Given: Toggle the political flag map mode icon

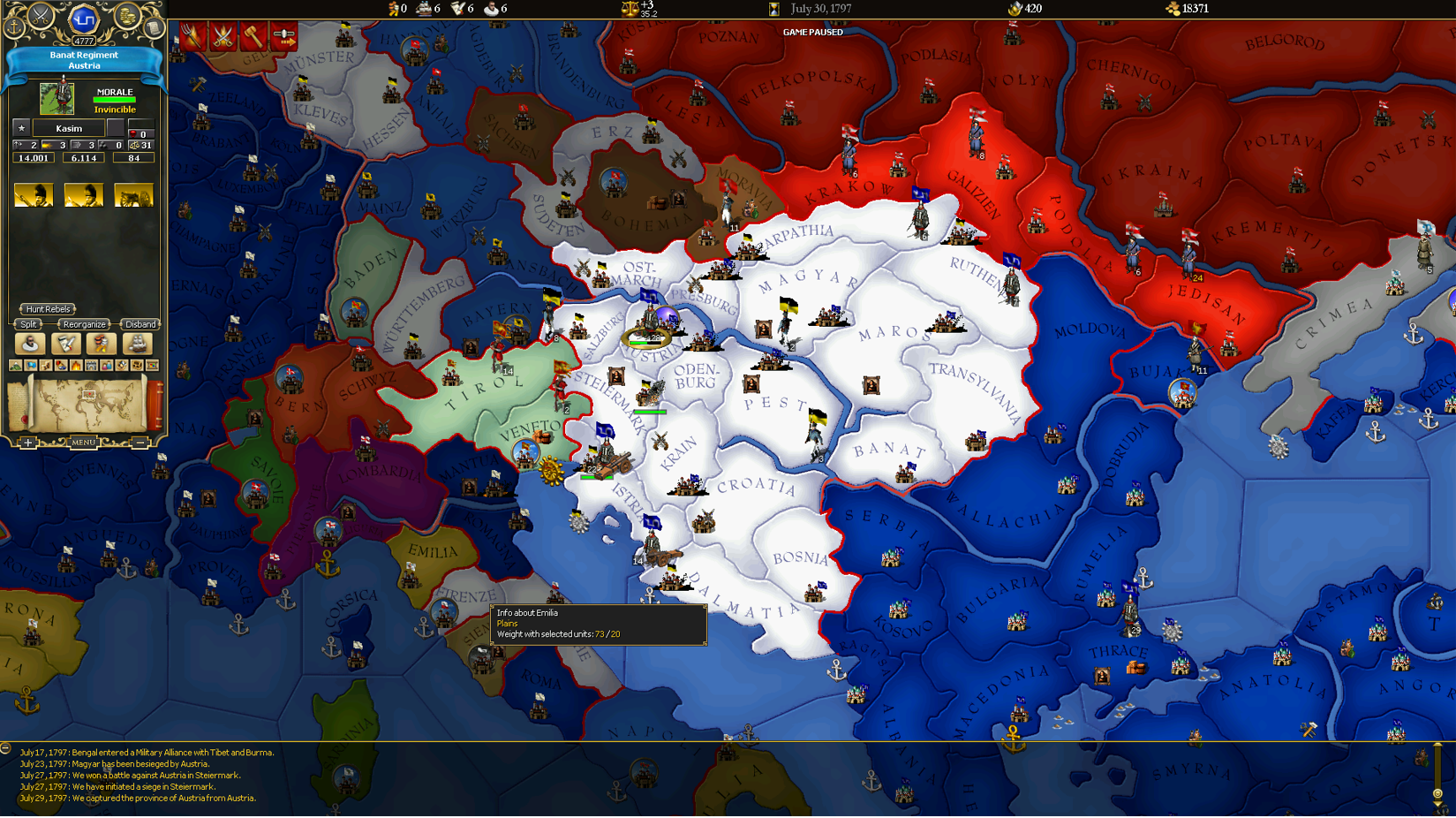Looking at the screenshot, I should (x=31, y=365).
